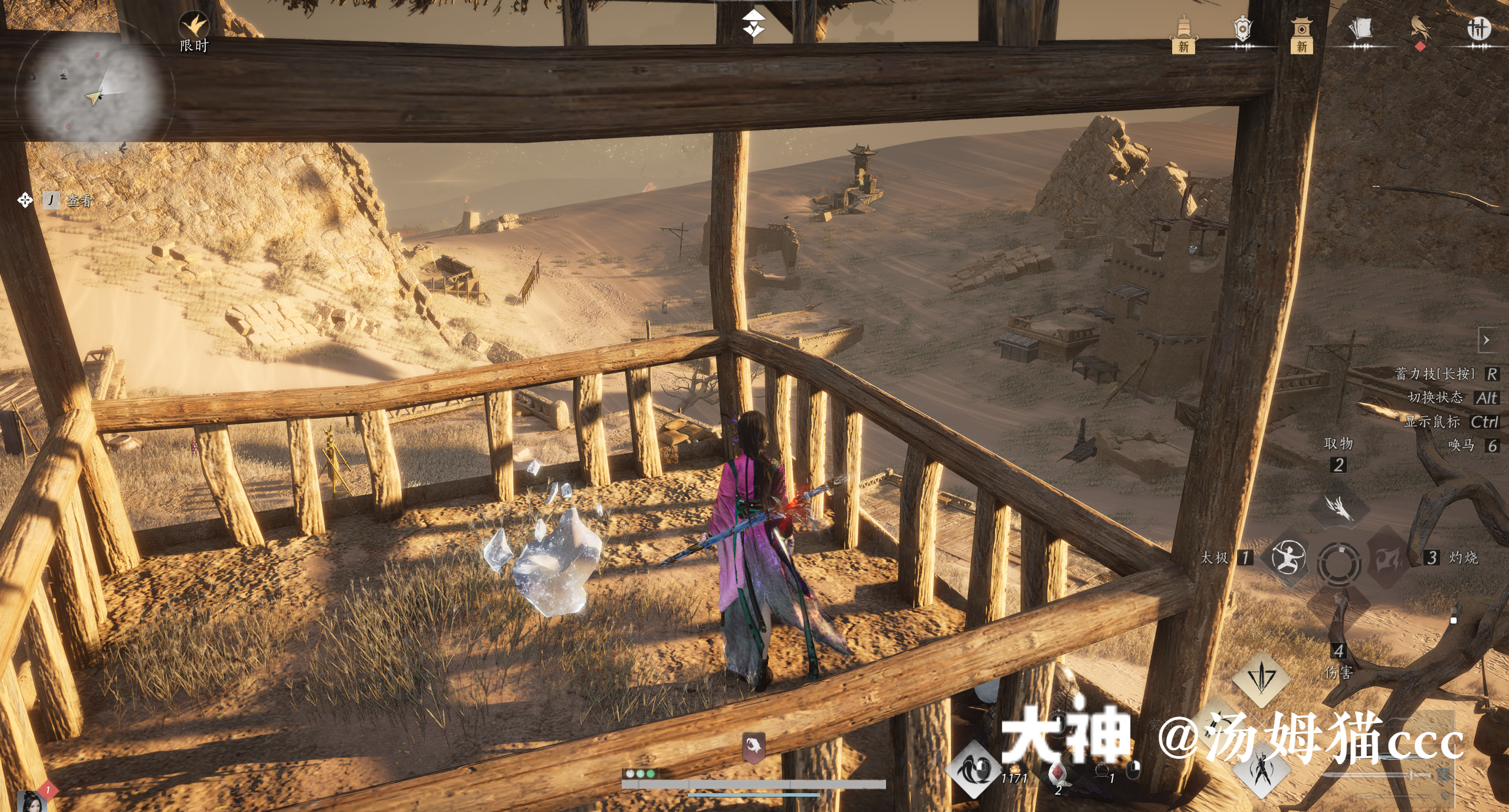Click the claw emblem above the health bar

tap(753, 748)
